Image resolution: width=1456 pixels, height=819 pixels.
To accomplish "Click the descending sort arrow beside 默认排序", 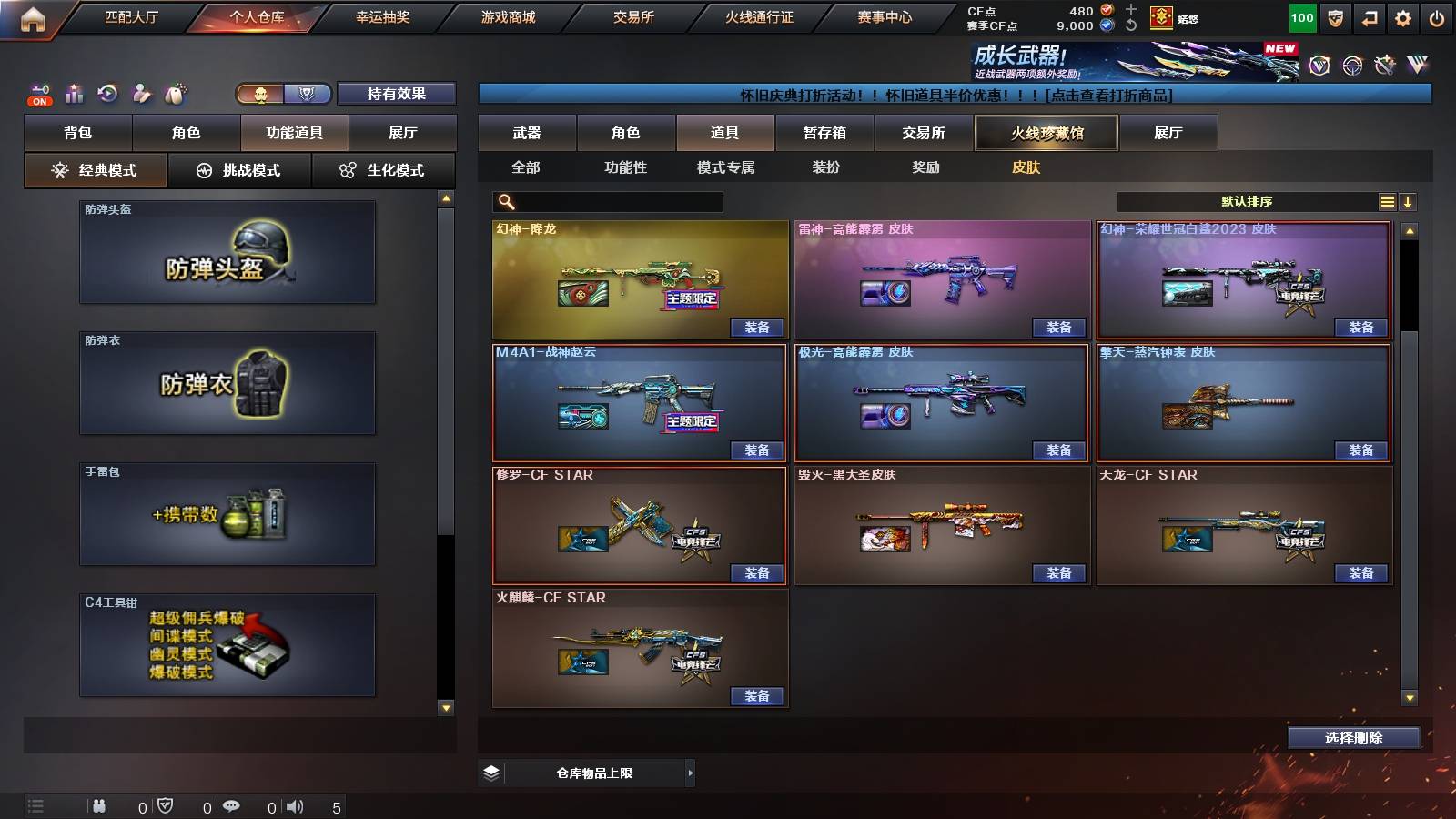I will pos(1409,202).
